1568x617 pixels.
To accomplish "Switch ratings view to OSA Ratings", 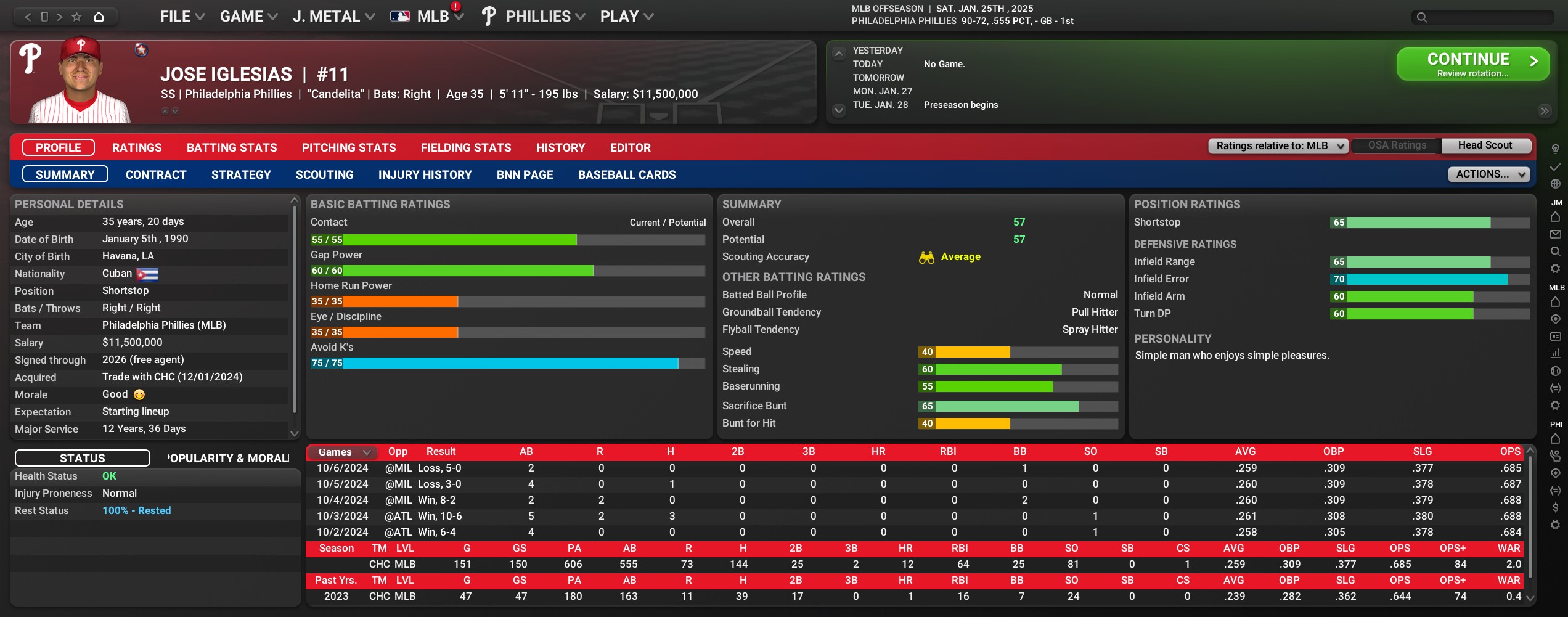I will (x=1397, y=145).
